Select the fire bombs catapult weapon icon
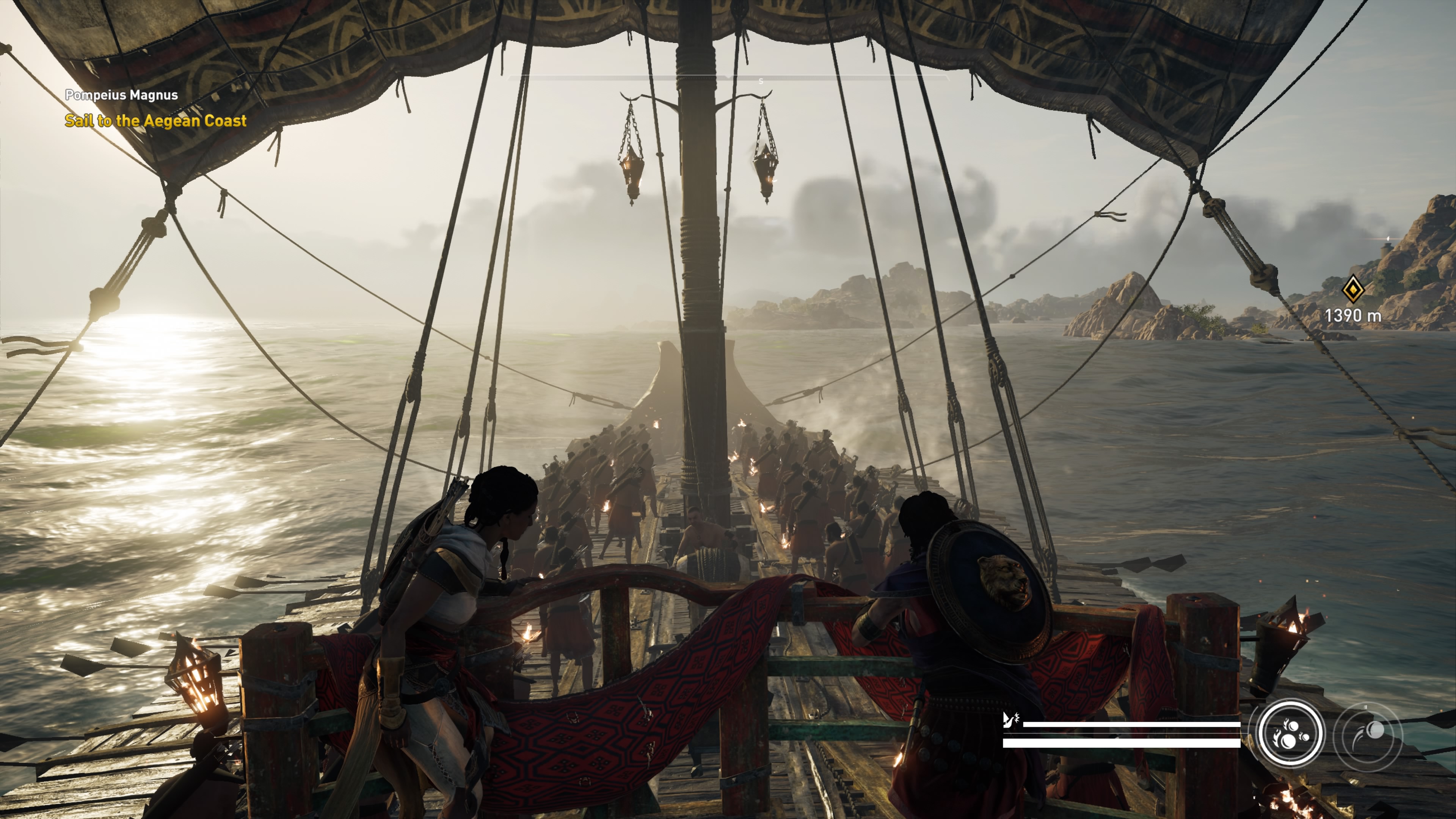The width and height of the screenshot is (1456, 819). [1290, 733]
